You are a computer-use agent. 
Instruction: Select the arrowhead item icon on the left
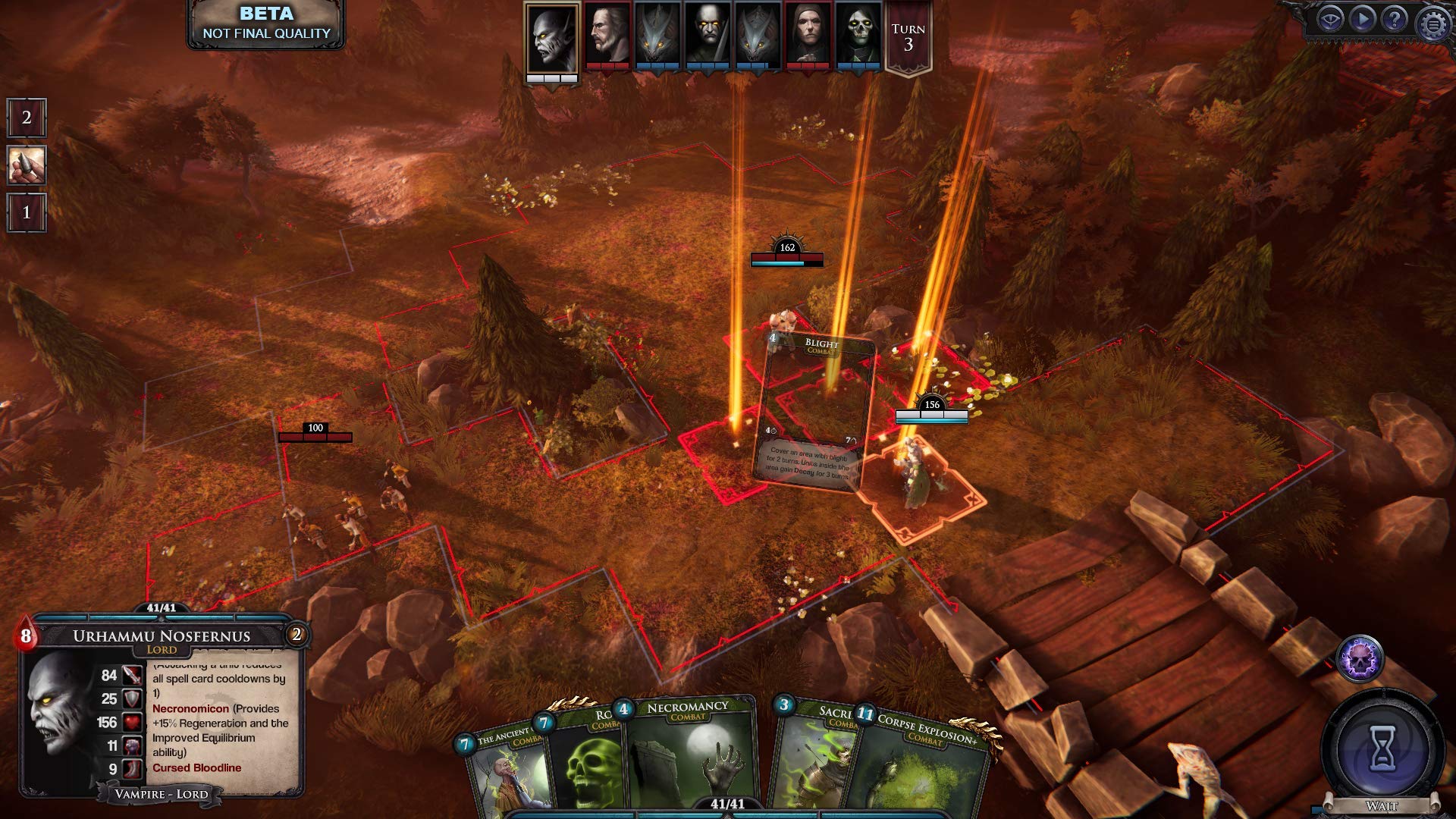click(25, 165)
